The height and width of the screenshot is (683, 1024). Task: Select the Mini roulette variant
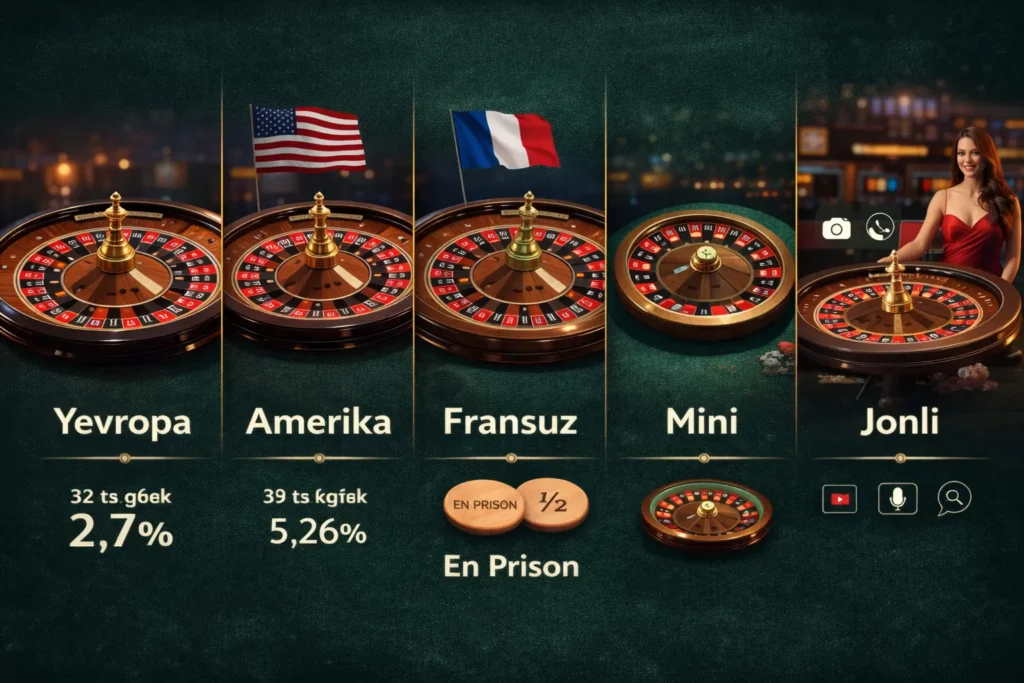[x=702, y=422]
